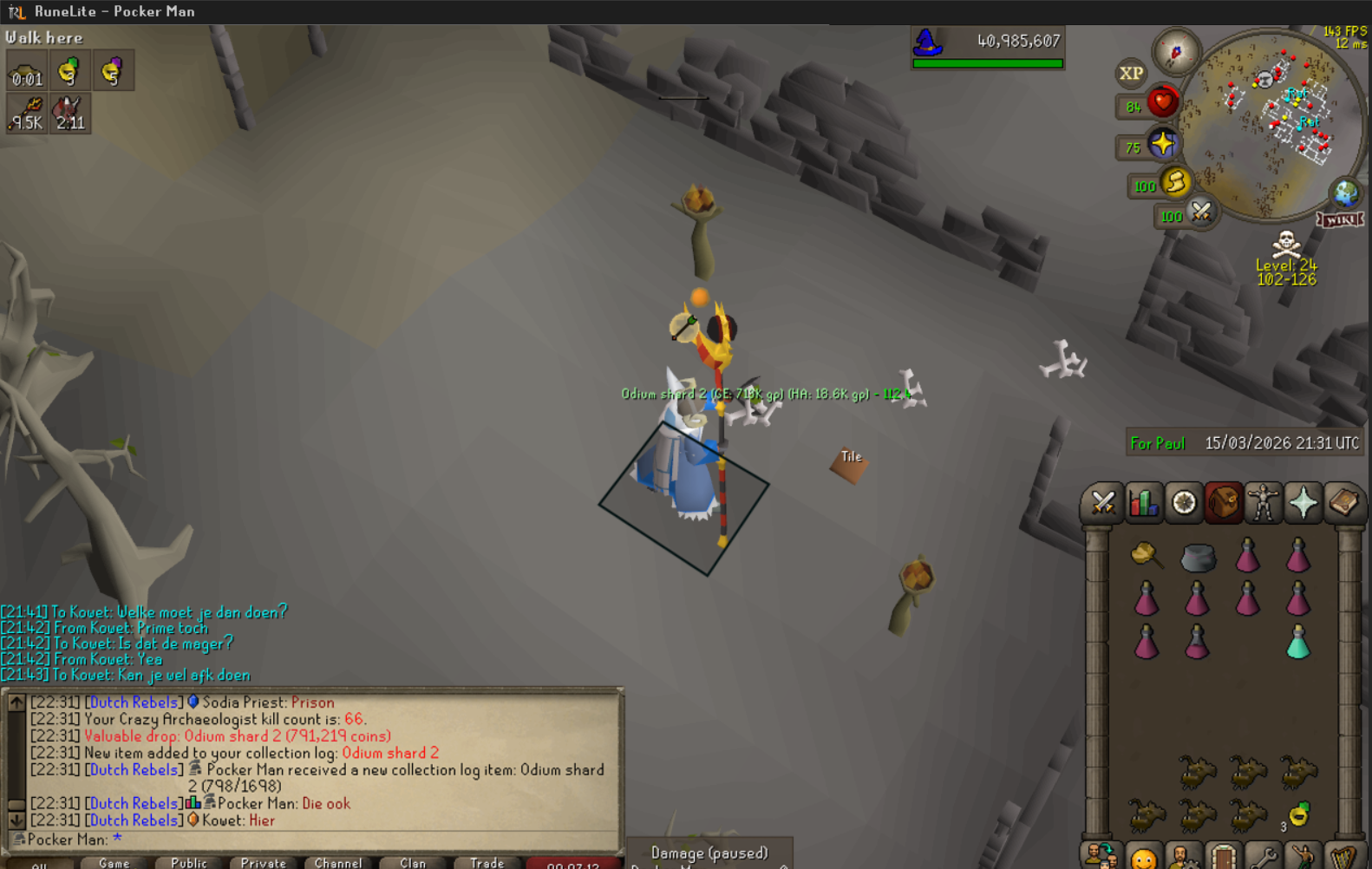Click the Wiki lookup banner

coord(1340,219)
